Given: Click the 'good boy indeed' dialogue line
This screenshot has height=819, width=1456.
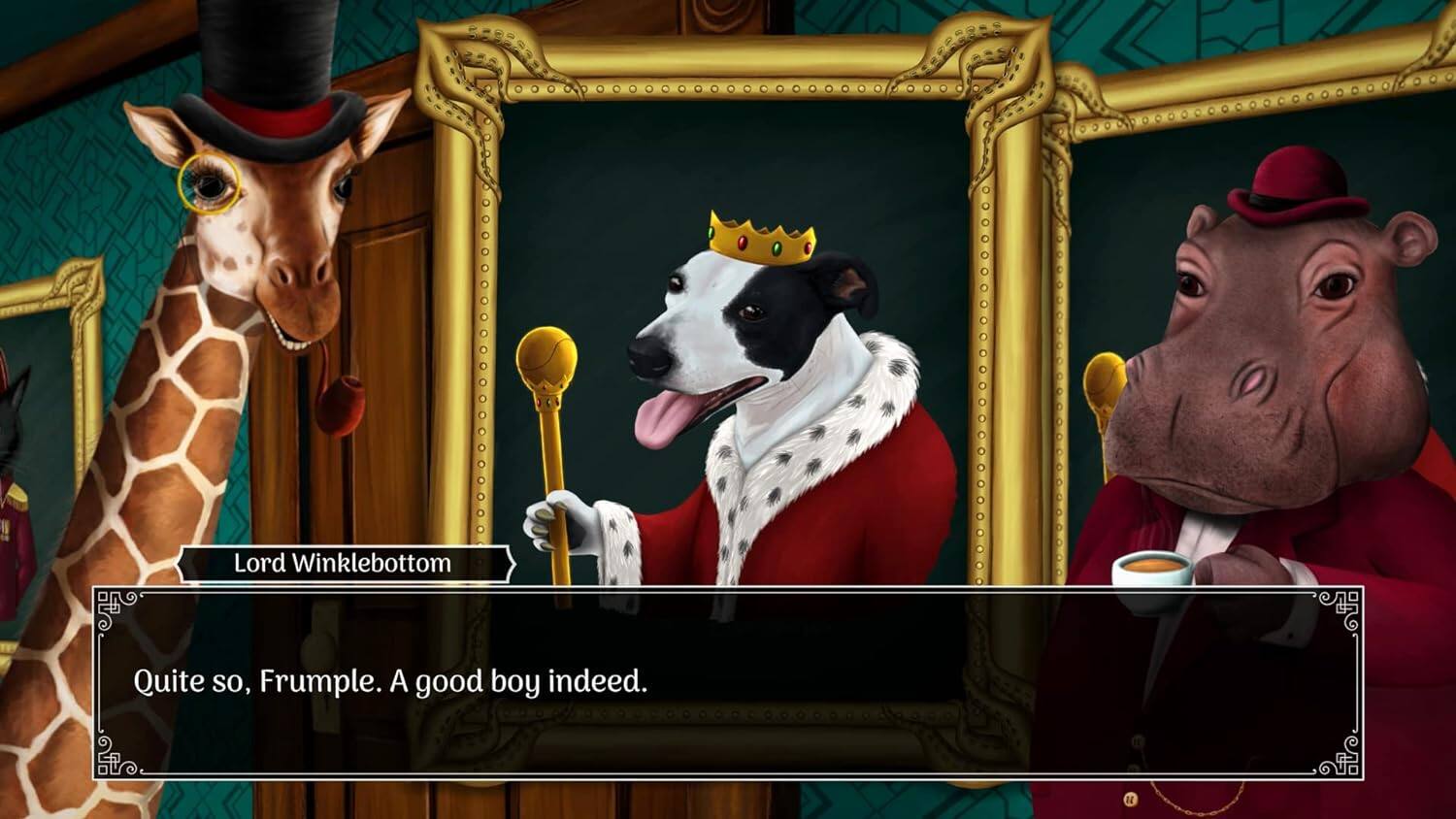Looking at the screenshot, I should coord(388,682).
